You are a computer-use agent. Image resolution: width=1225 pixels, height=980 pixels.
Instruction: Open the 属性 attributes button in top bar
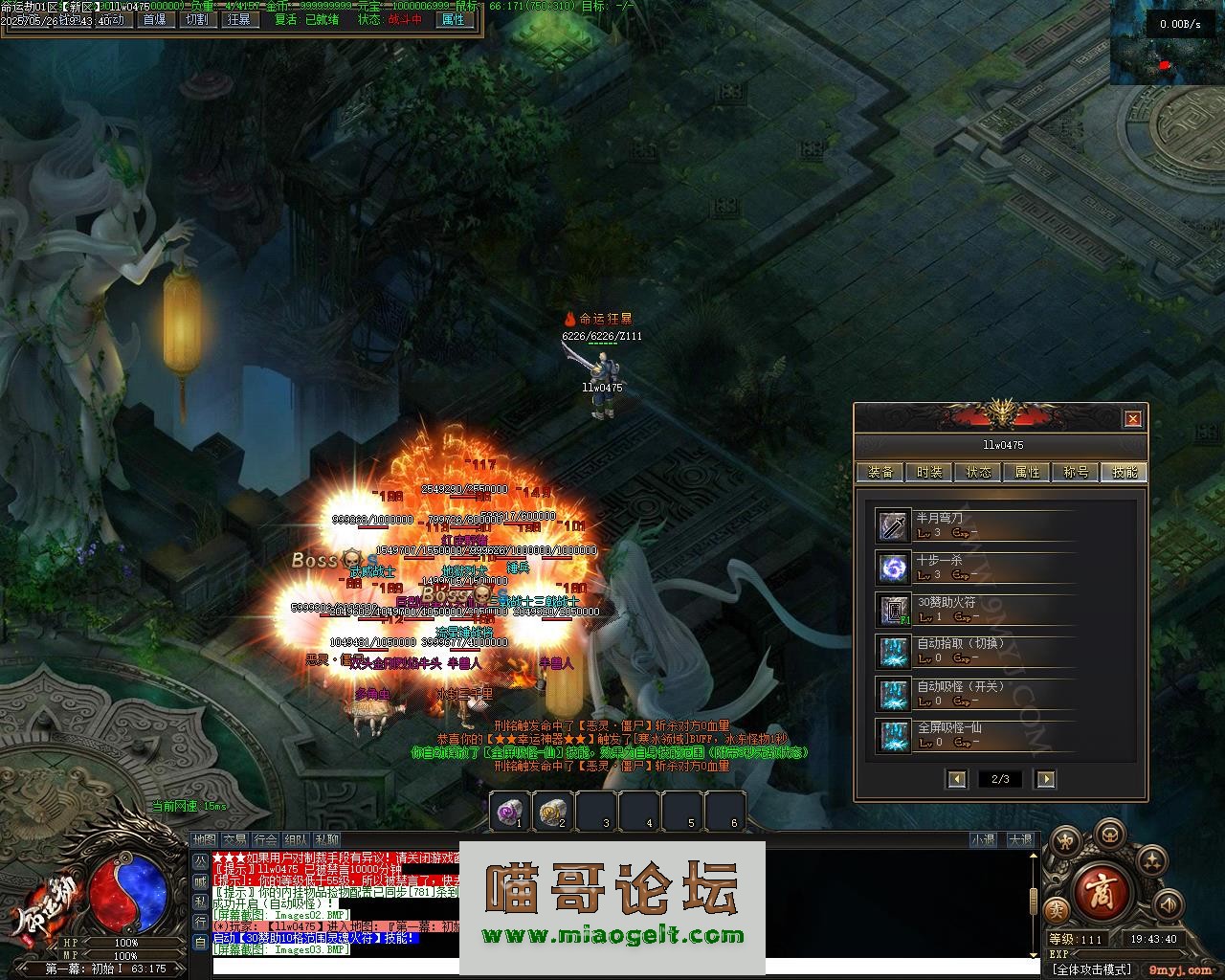click(x=452, y=19)
